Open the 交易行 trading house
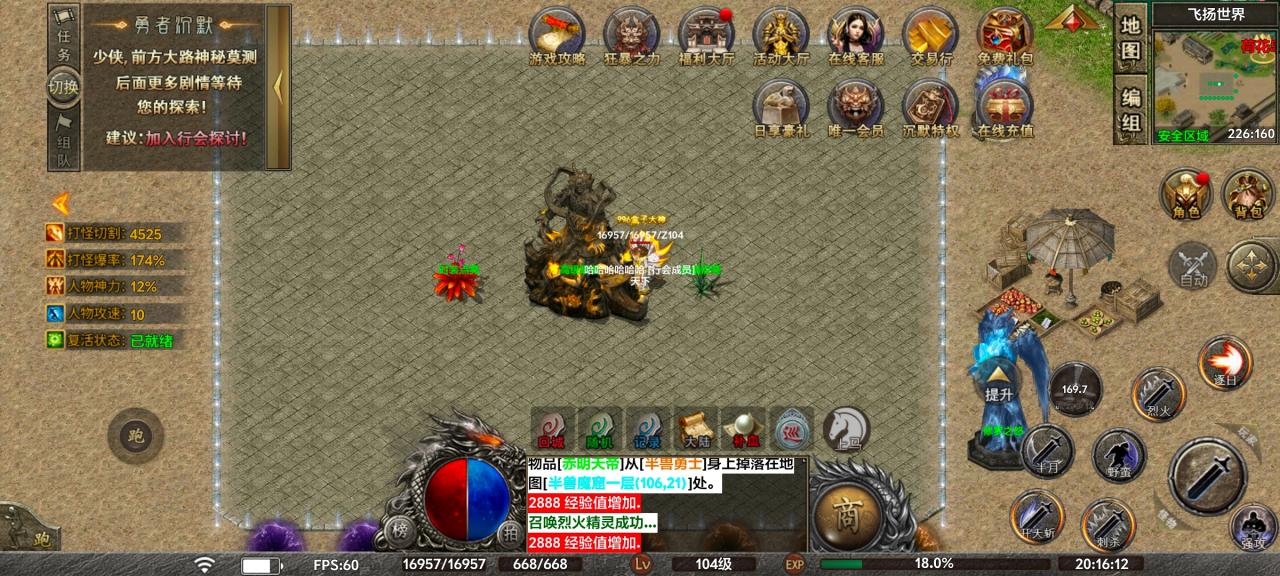The image size is (1280, 576). tap(930, 34)
